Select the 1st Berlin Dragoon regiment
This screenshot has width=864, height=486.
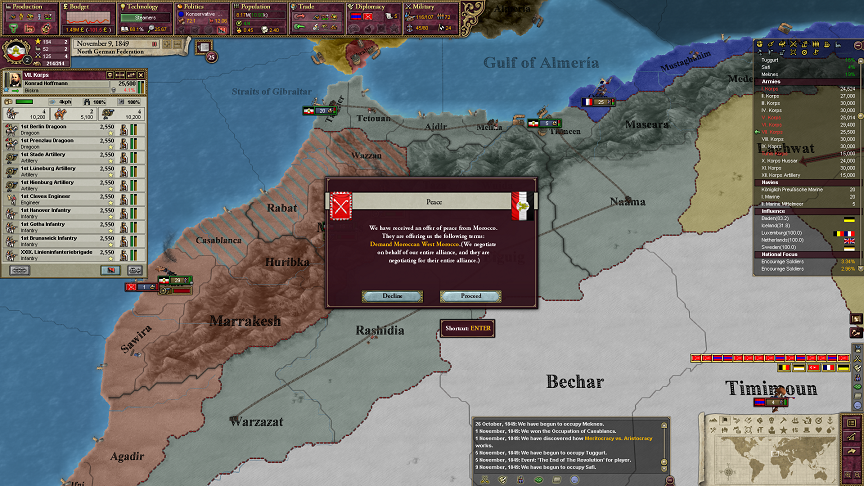coord(60,129)
